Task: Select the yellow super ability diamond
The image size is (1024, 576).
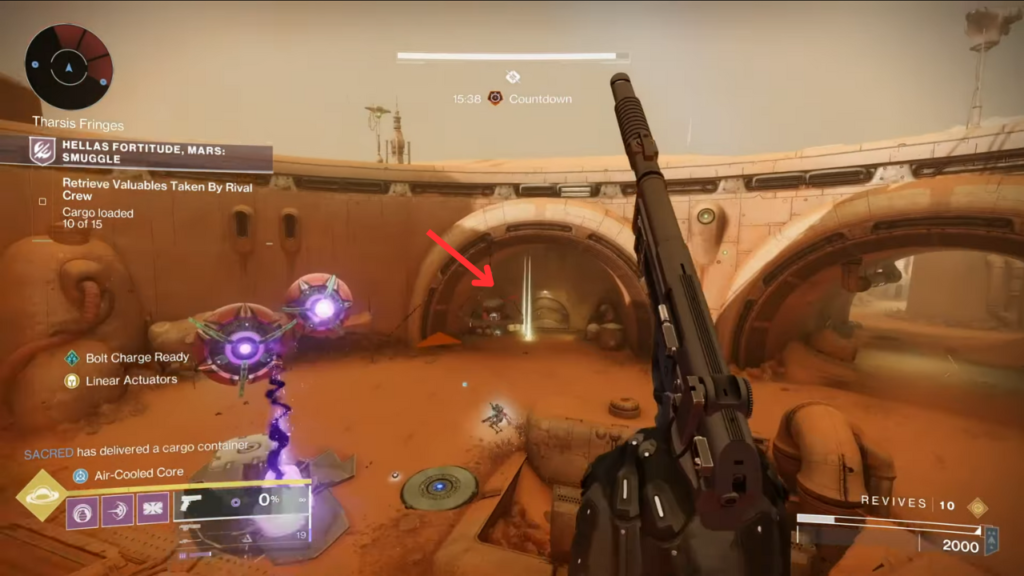Action: point(42,496)
